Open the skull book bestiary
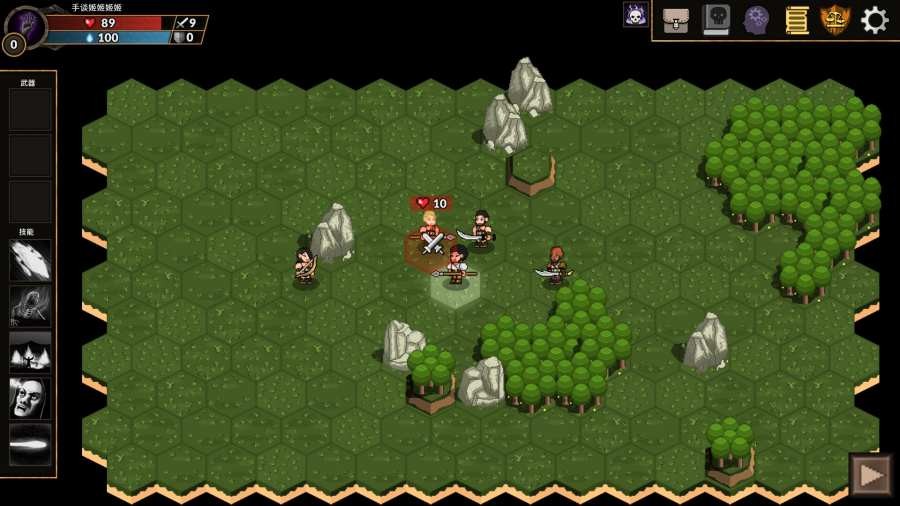The width and height of the screenshot is (900, 506). pyautogui.click(x=716, y=20)
